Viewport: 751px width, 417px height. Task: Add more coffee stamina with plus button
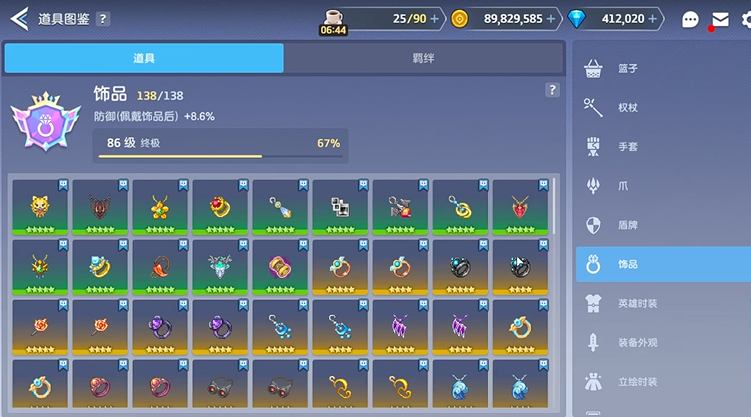pos(434,19)
